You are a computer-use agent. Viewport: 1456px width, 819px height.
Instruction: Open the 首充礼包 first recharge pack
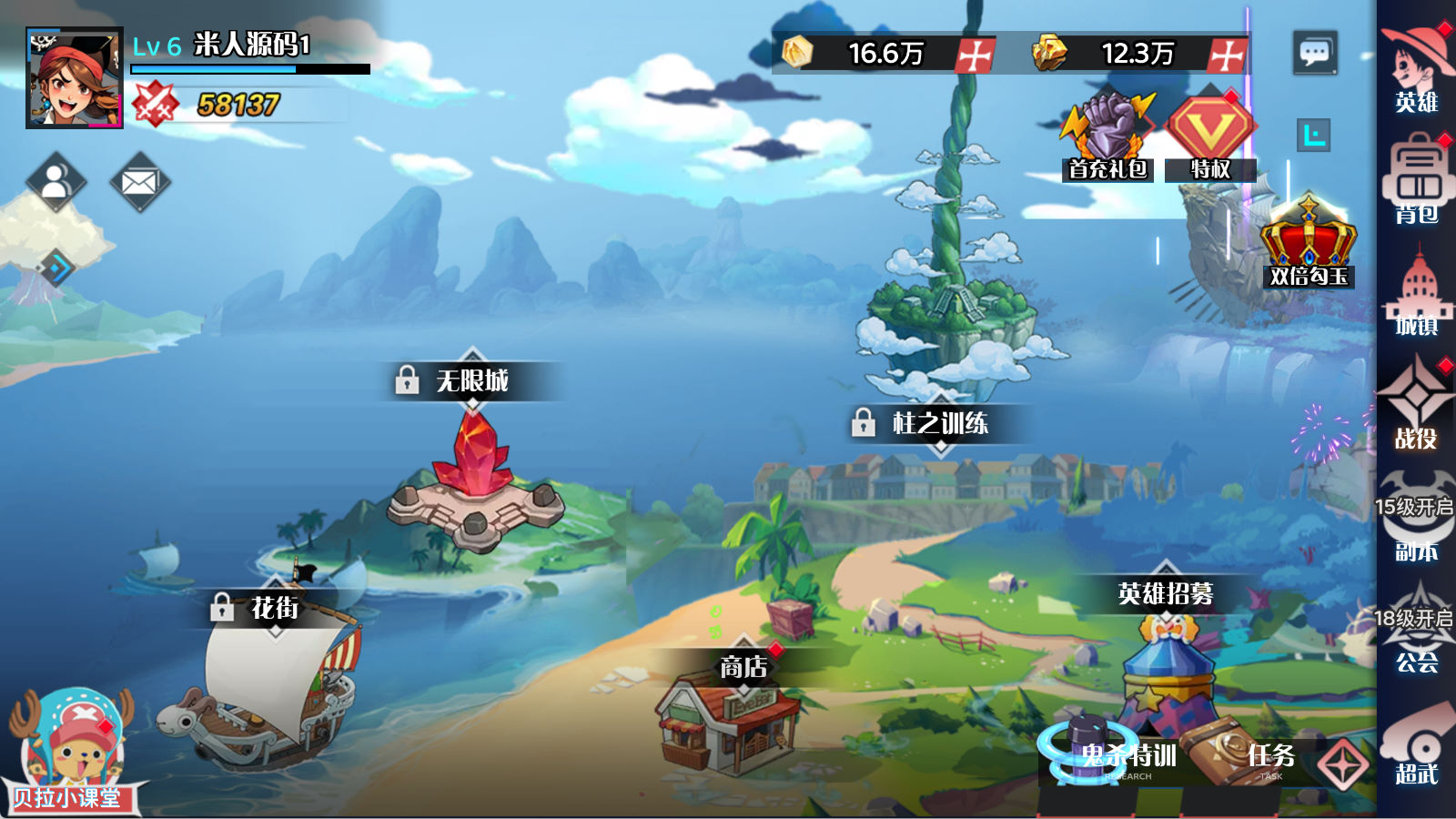(1107, 136)
